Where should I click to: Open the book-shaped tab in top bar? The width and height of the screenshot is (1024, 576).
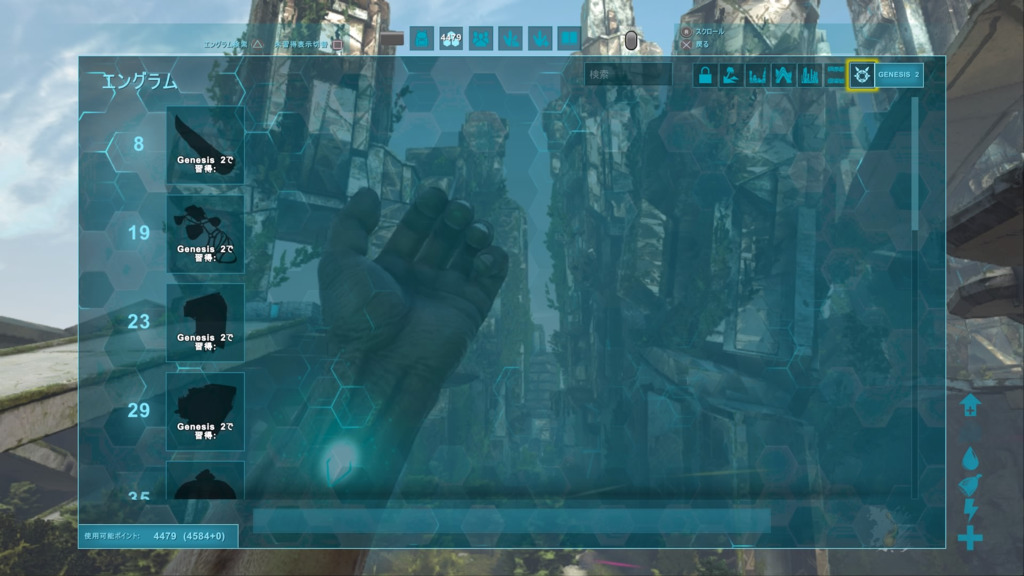pos(569,38)
